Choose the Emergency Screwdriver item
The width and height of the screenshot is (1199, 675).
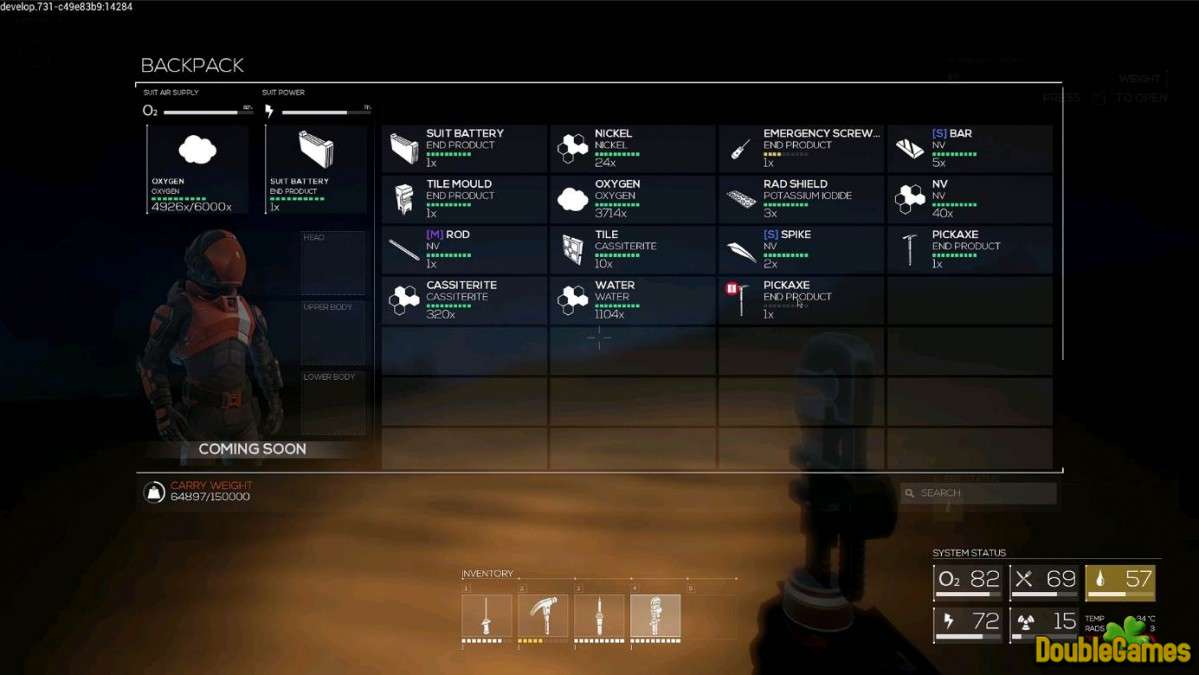pos(801,148)
